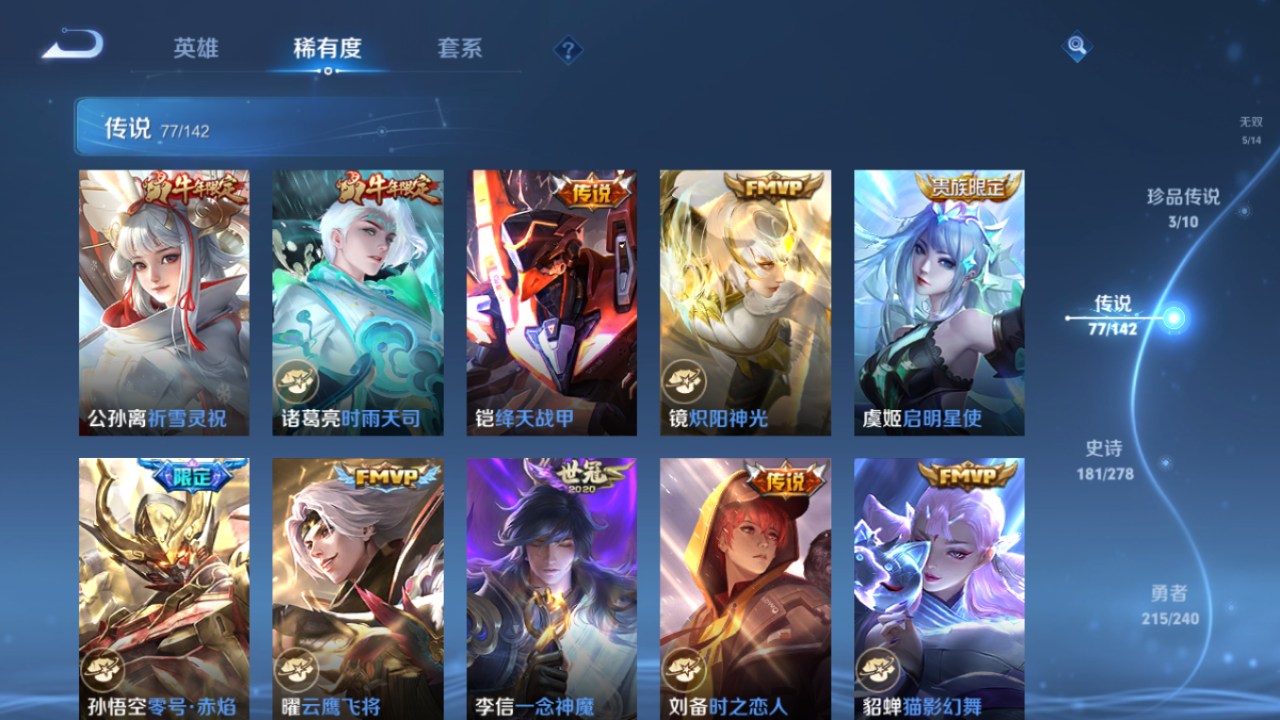The width and height of the screenshot is (1280, 720).
Task: Click the glowing node on the 传说 rarity track
Action: pyautogui.click(x=1172, y=318)
